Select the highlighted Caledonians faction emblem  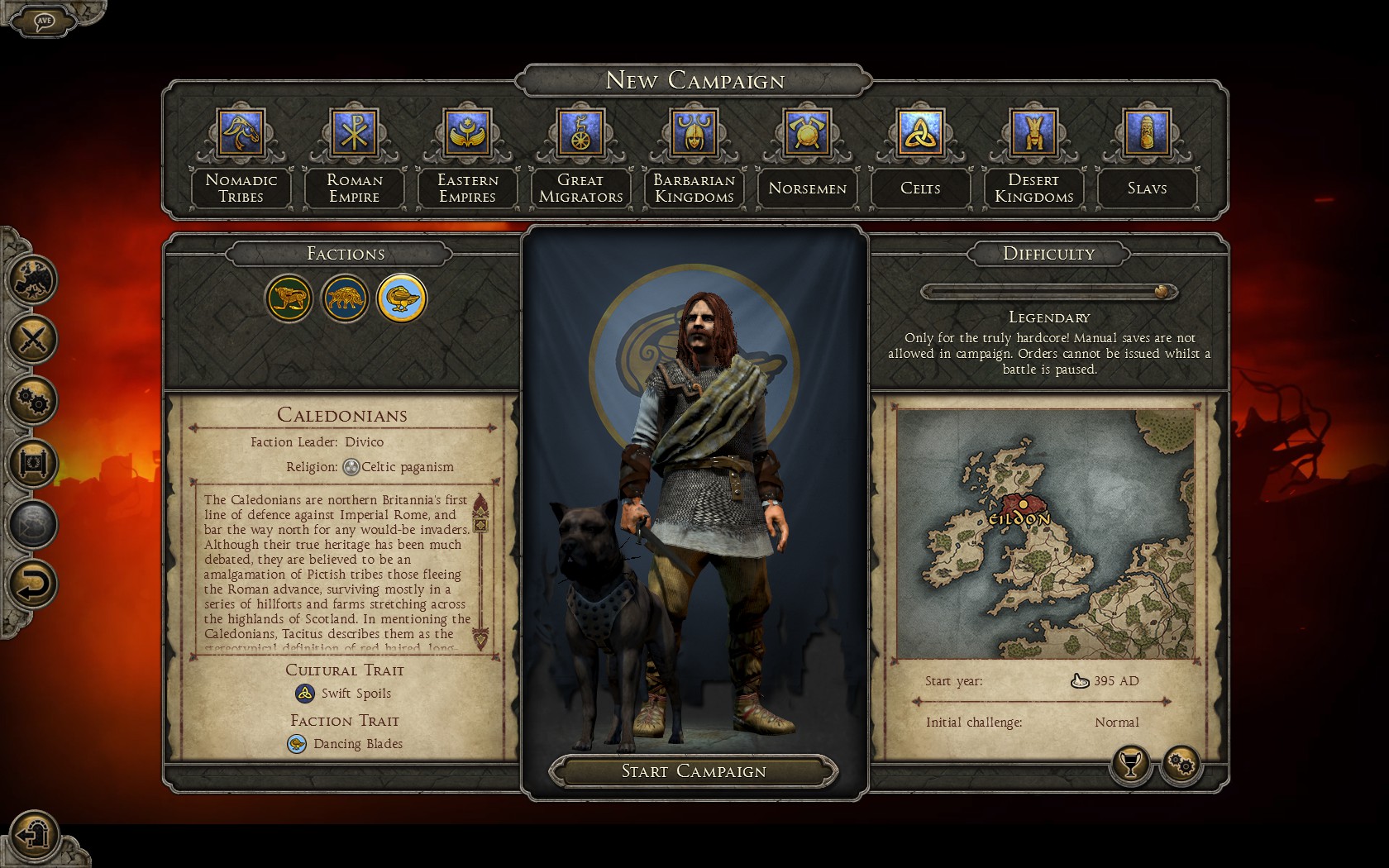pos(402,298)
